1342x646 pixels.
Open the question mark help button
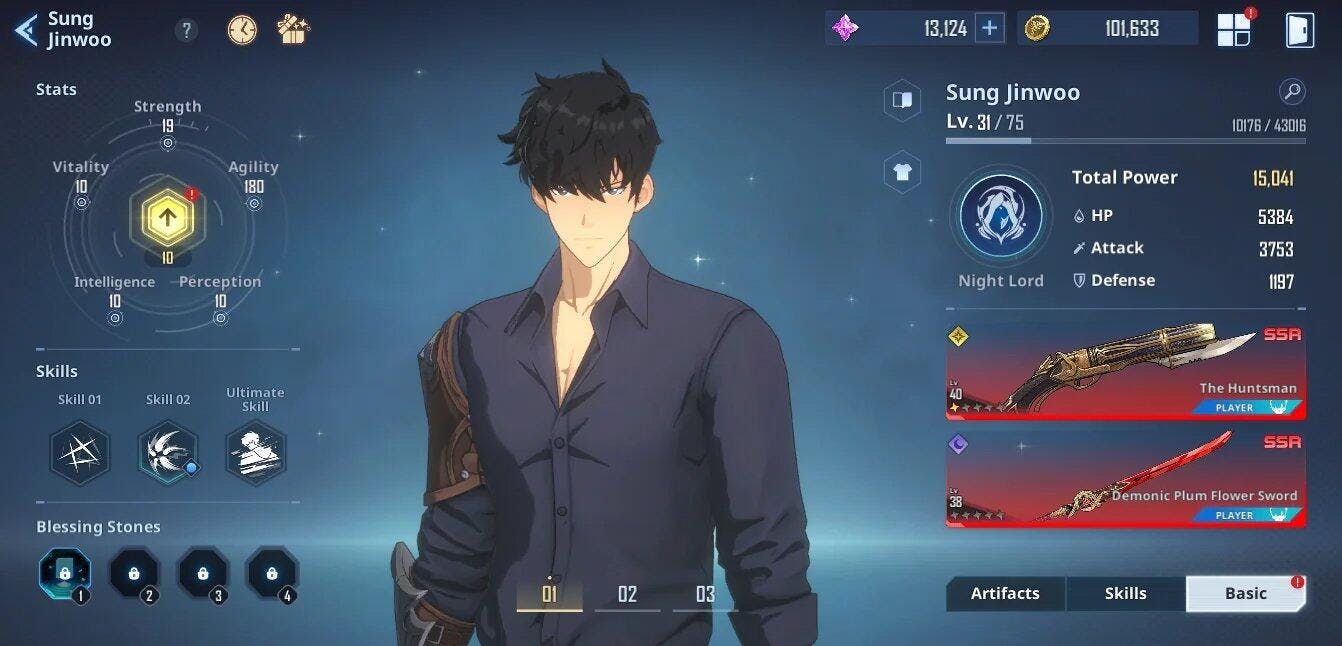tap(186, 30)
